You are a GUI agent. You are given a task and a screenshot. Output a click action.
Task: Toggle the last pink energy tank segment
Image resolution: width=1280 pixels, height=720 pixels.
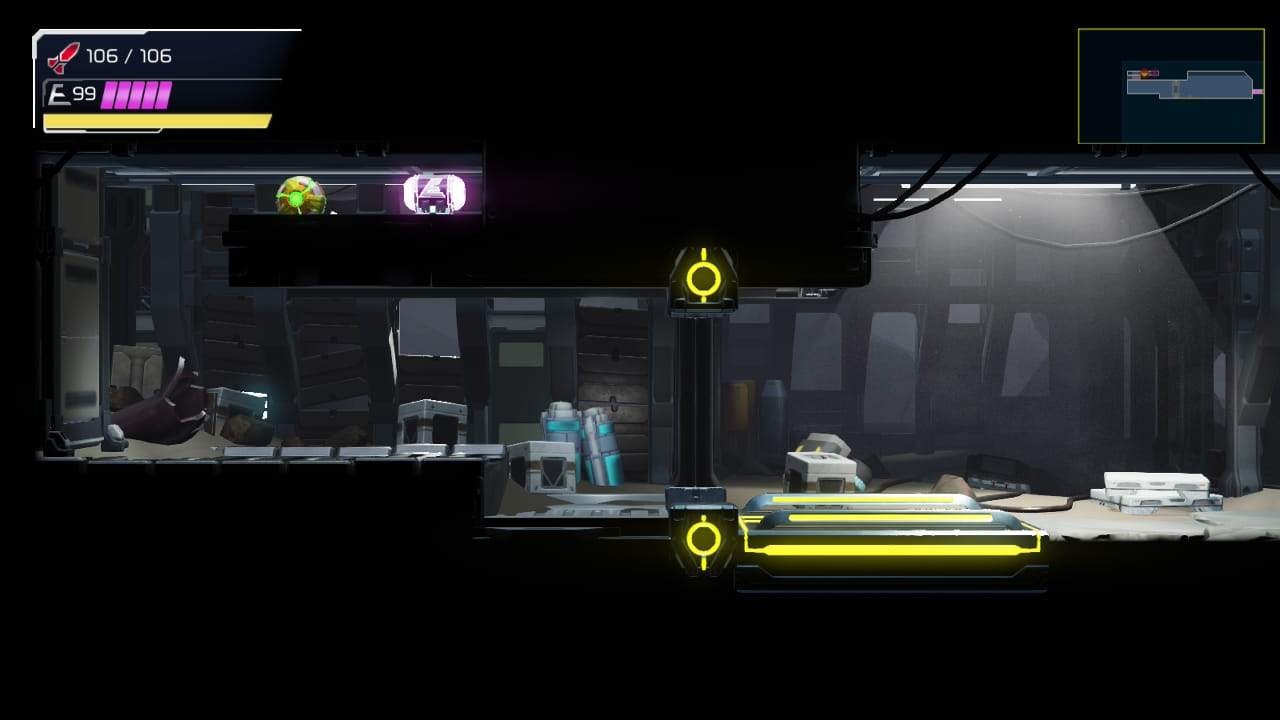(162, 95)
